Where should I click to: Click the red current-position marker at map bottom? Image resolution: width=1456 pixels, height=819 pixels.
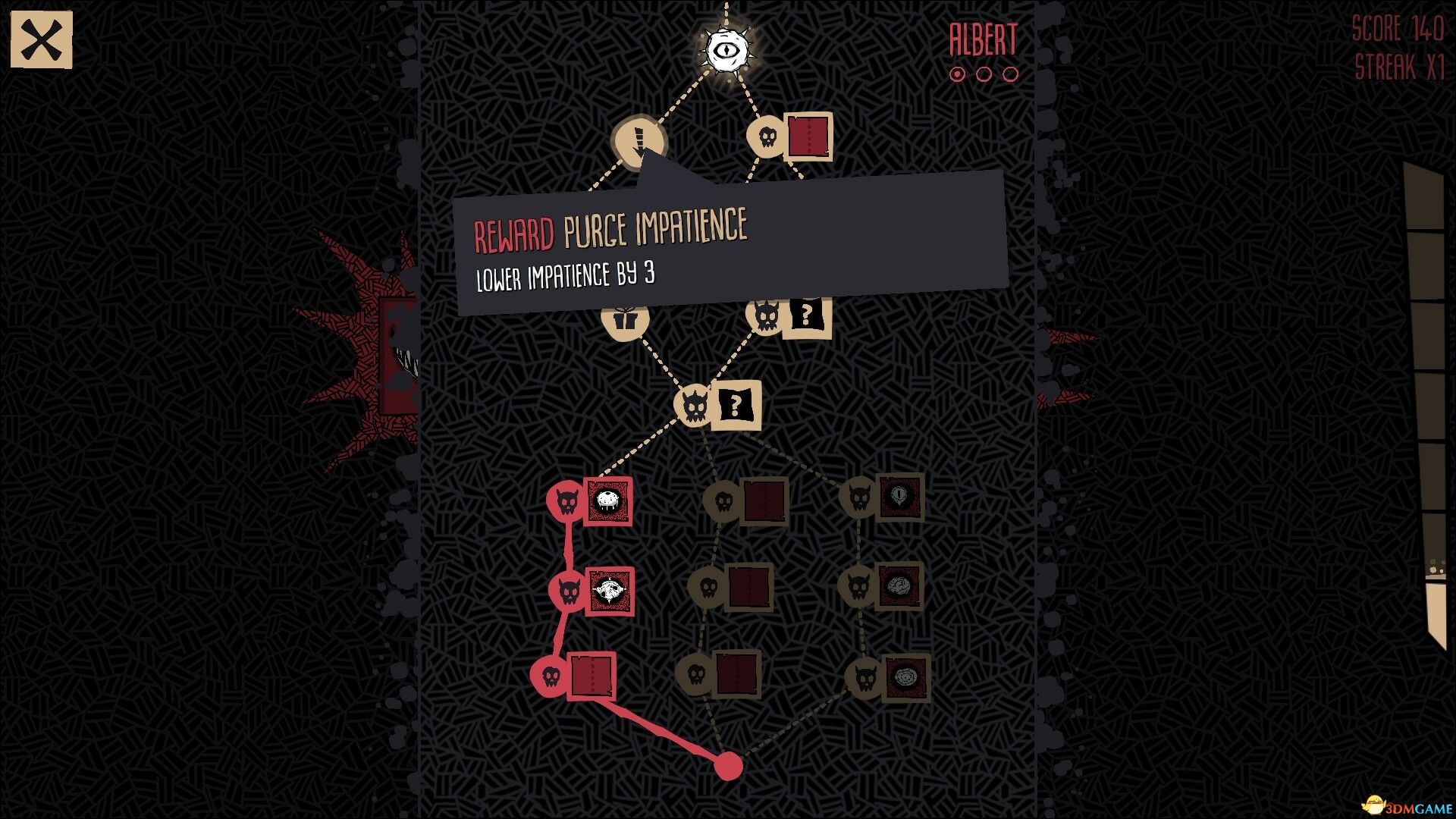click(x=730, y=766)
